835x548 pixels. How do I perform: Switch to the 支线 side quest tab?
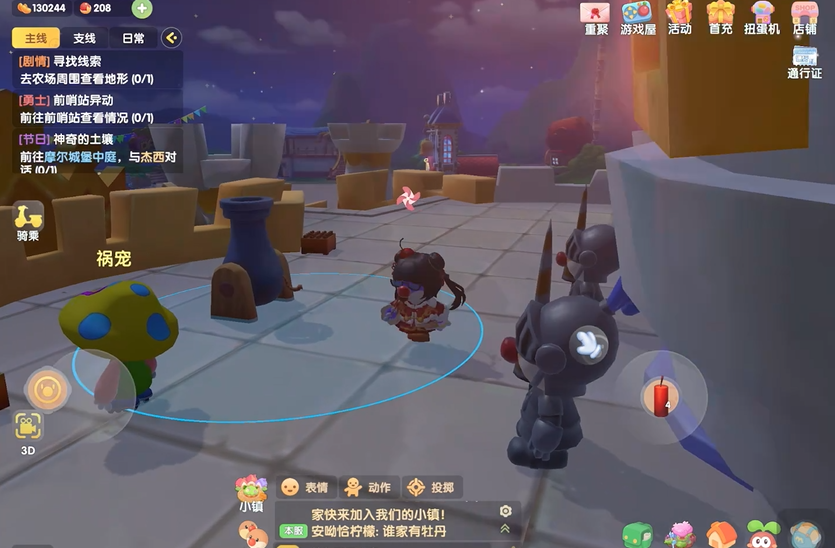click(x=85, y=38)
